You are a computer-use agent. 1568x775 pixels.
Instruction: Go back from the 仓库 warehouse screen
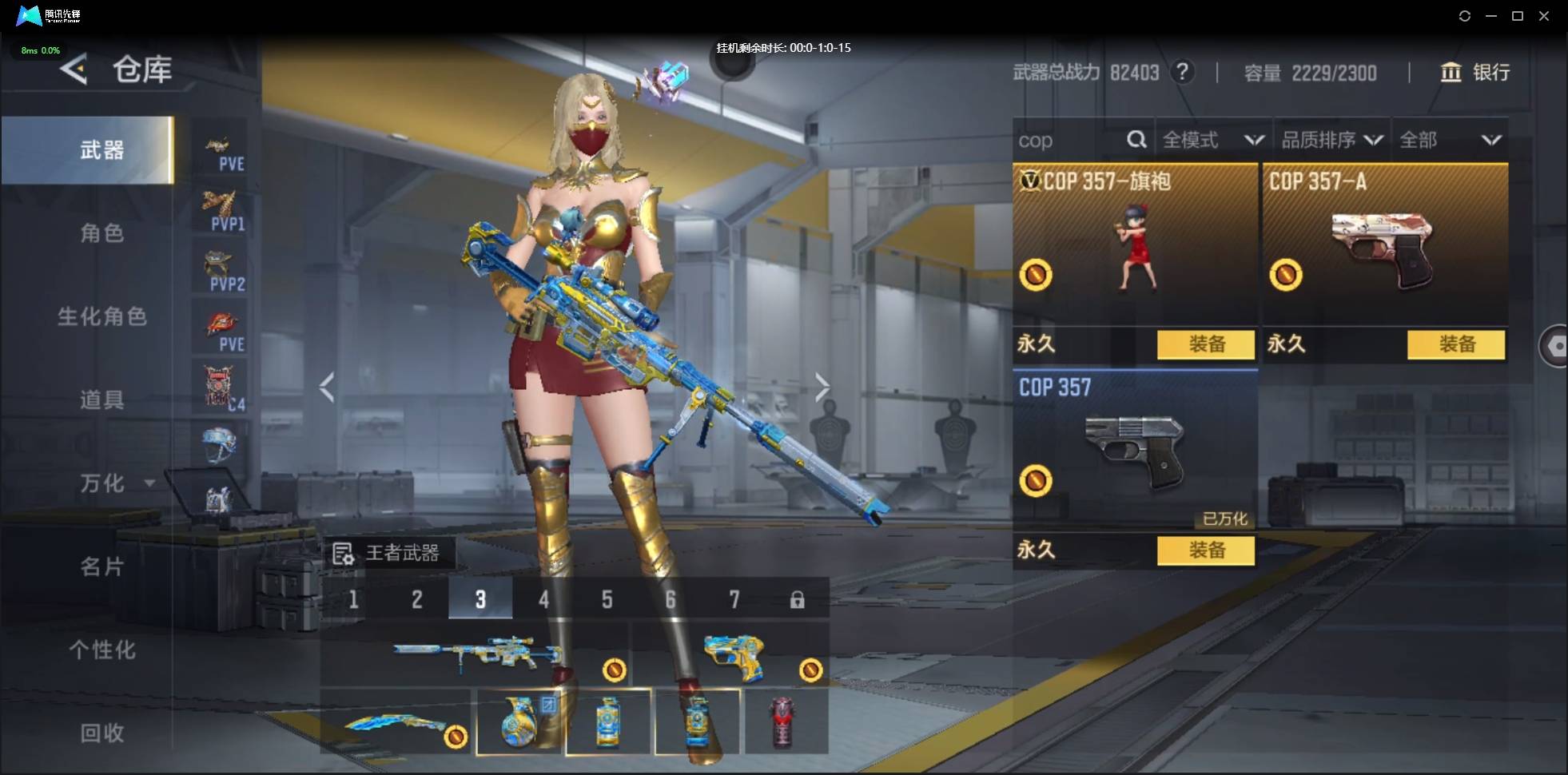[74, 70]
